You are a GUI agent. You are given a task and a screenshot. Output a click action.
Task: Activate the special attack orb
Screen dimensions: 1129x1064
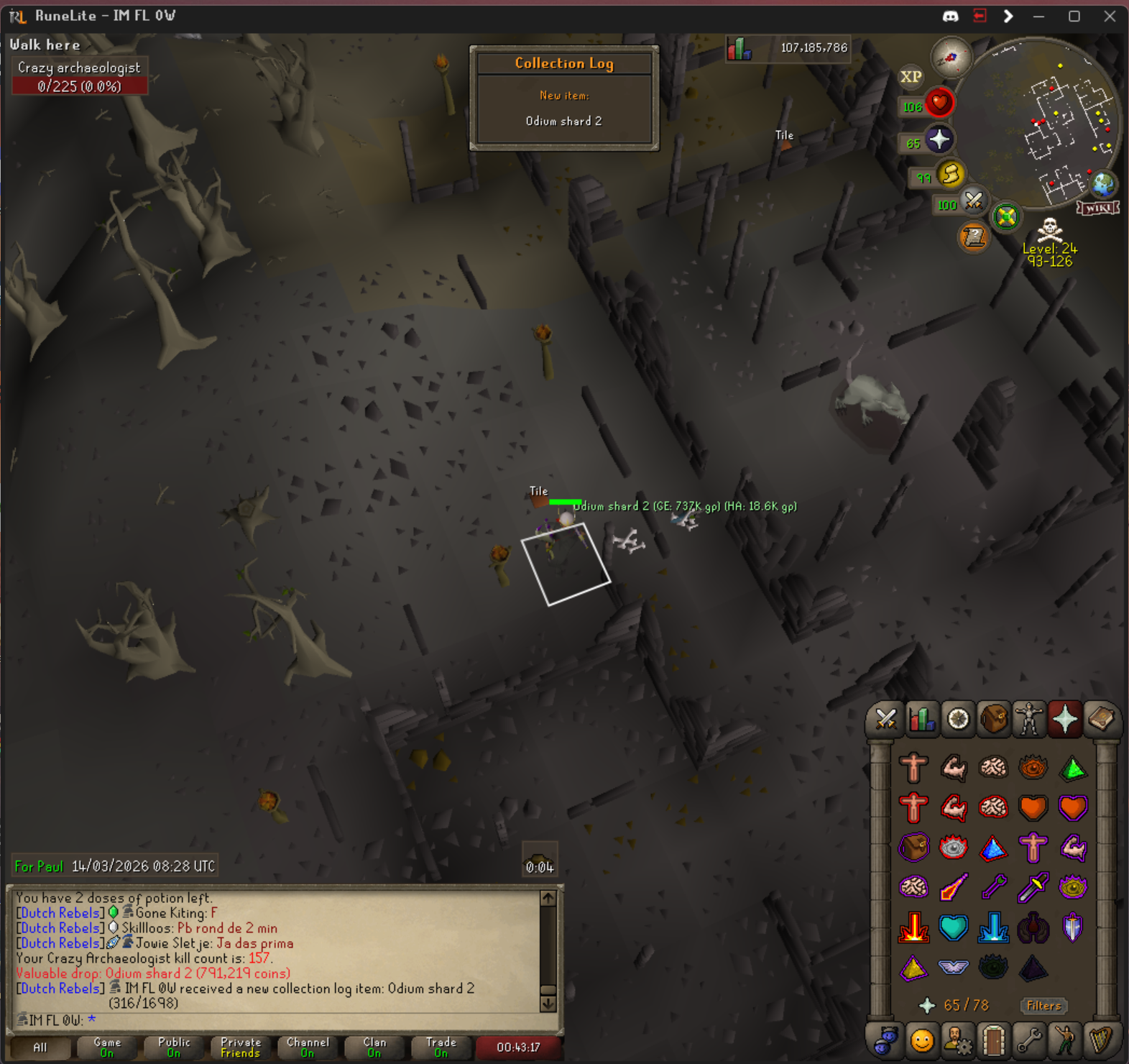click(973, 201)
